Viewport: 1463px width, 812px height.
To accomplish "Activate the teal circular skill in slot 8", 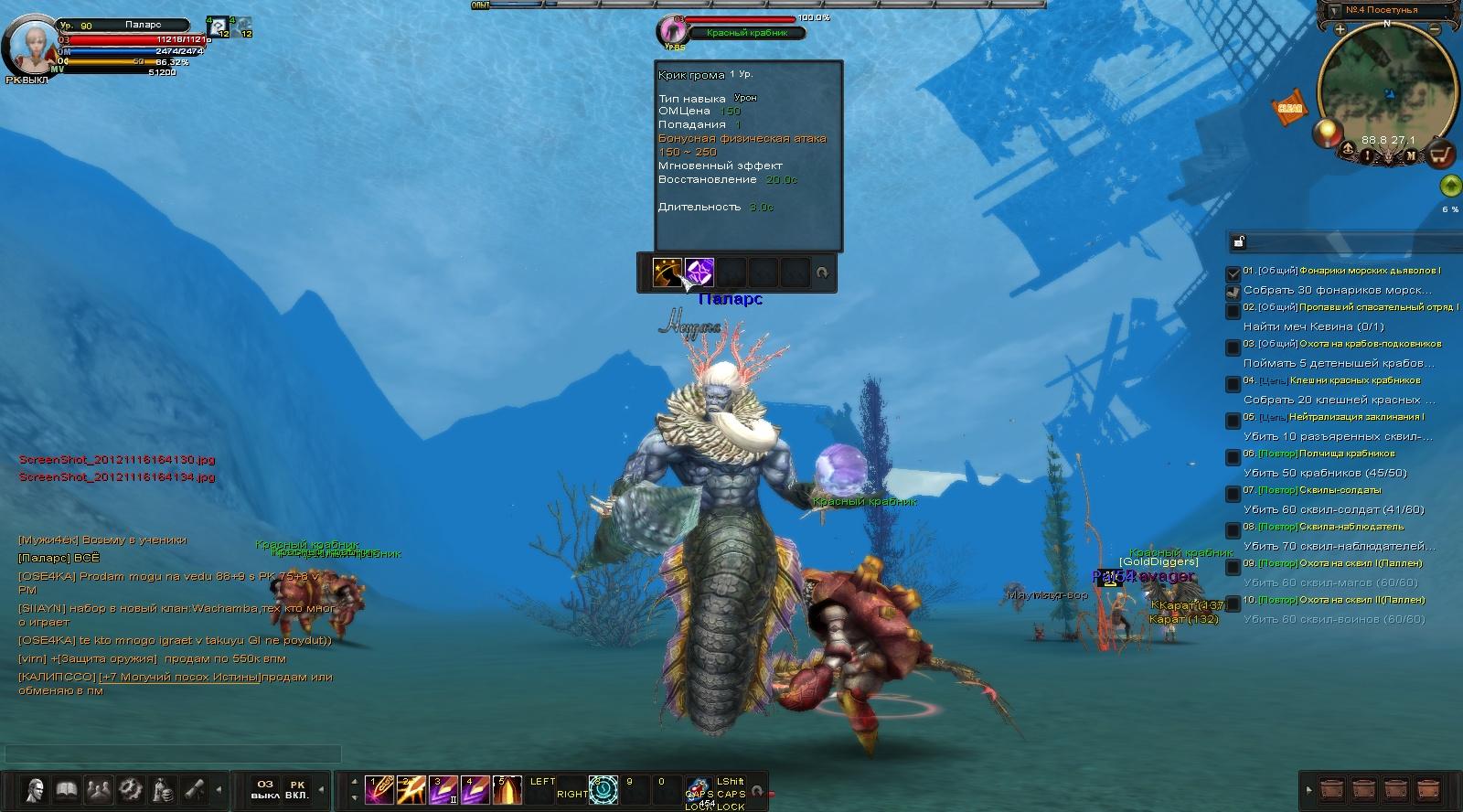I will click(603, 789).
